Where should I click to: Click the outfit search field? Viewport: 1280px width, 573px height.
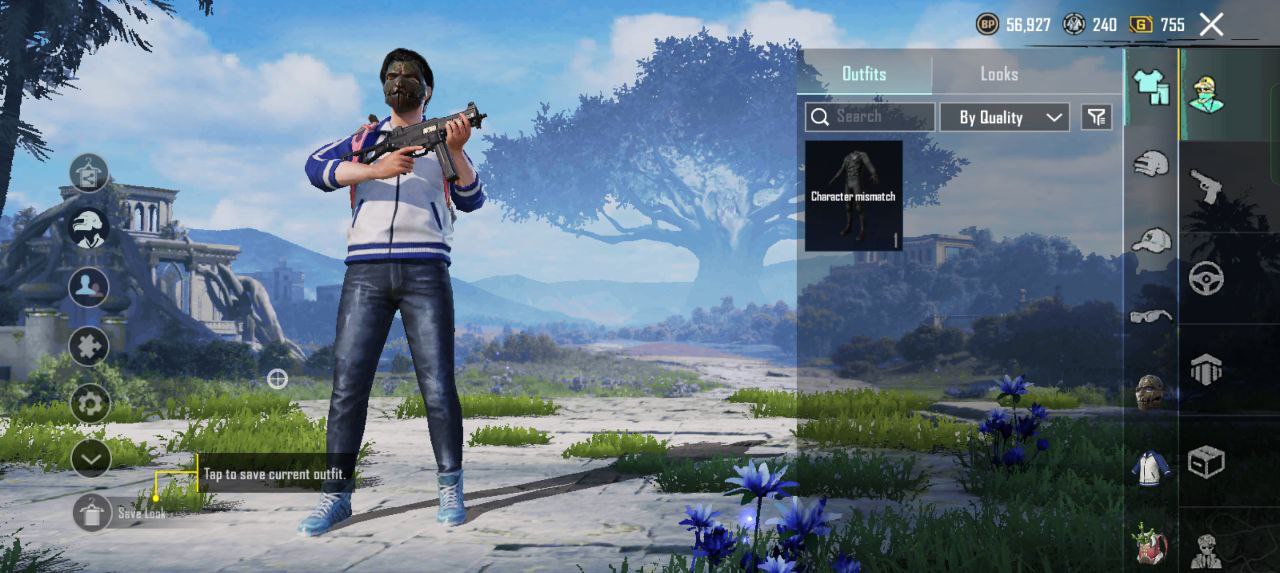870,117
